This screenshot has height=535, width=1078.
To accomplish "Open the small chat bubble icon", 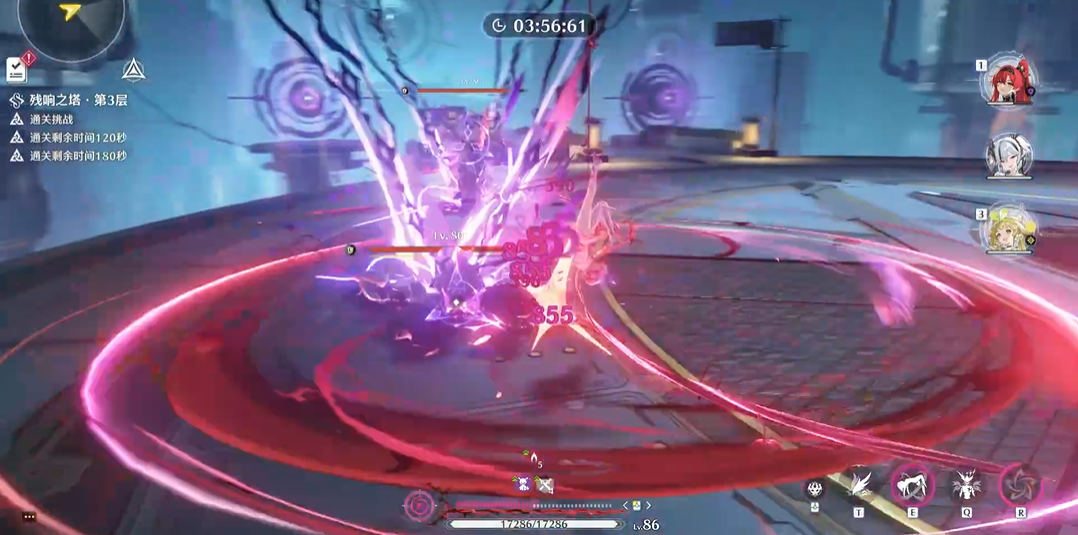I will click(x=28, y=516).
